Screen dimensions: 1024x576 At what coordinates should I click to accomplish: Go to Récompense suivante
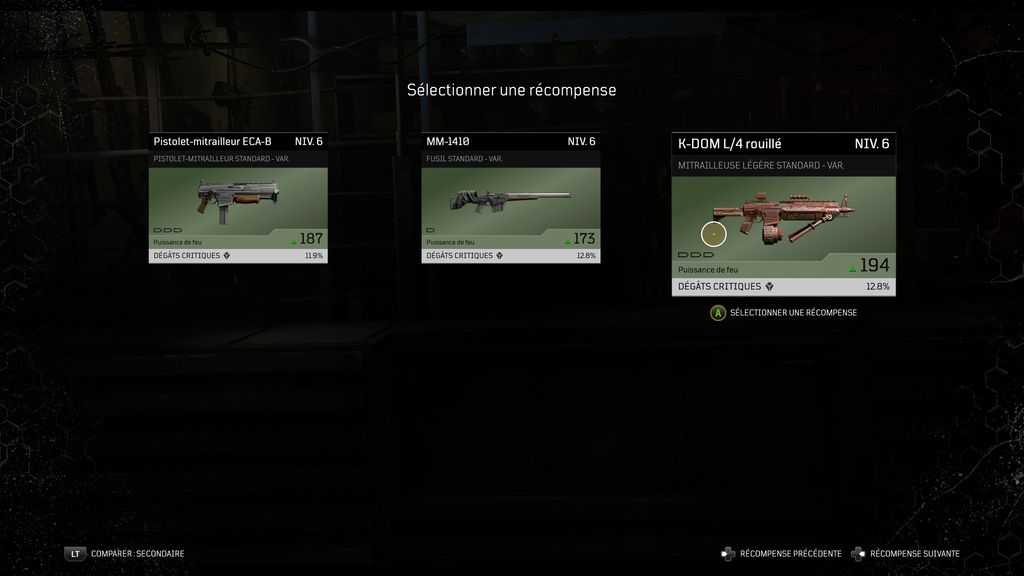click(x=906, y=553)
